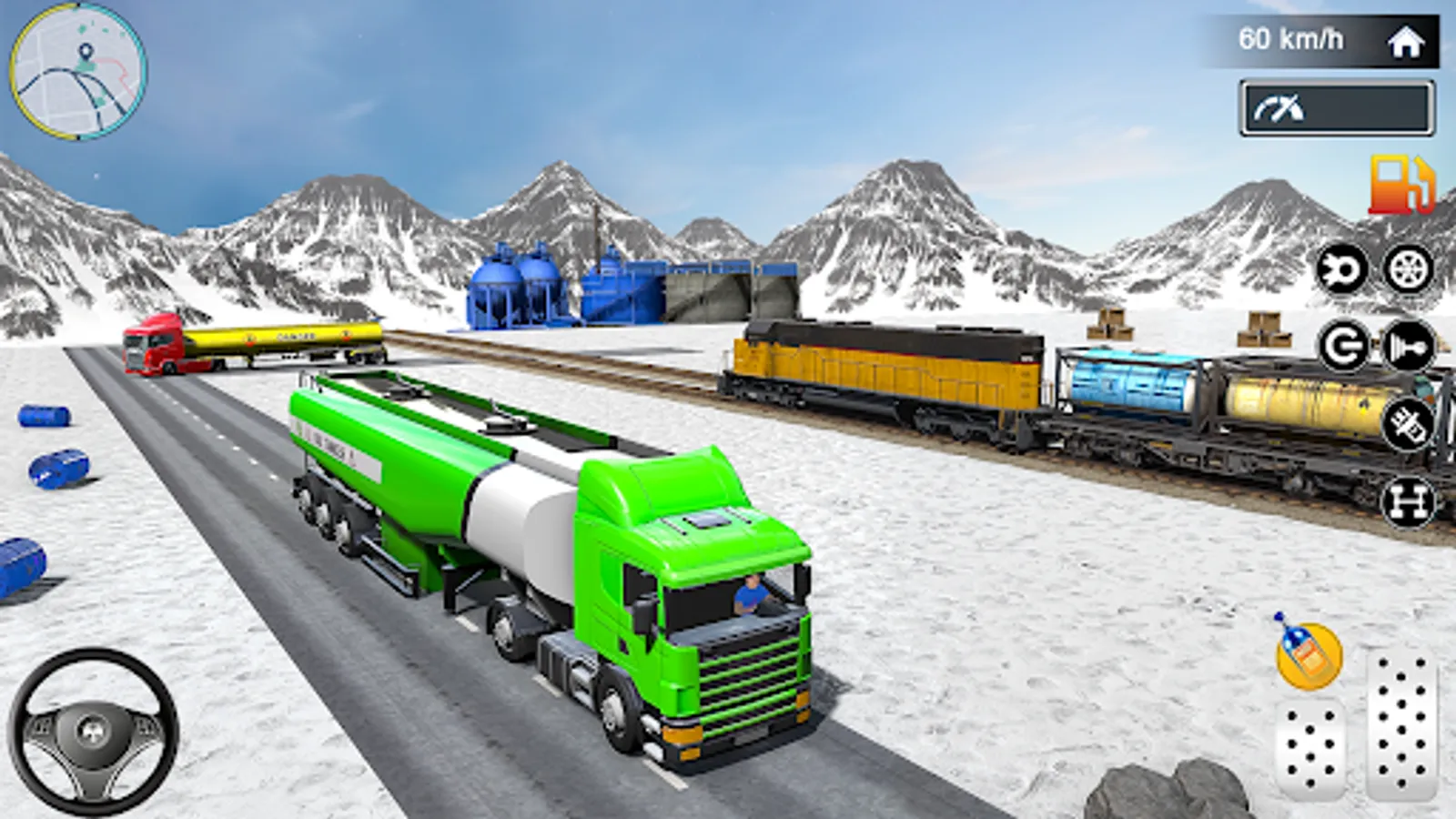Select the paint spray icon
This screenshot has height=819, width=1456.
pos(1407,422)
